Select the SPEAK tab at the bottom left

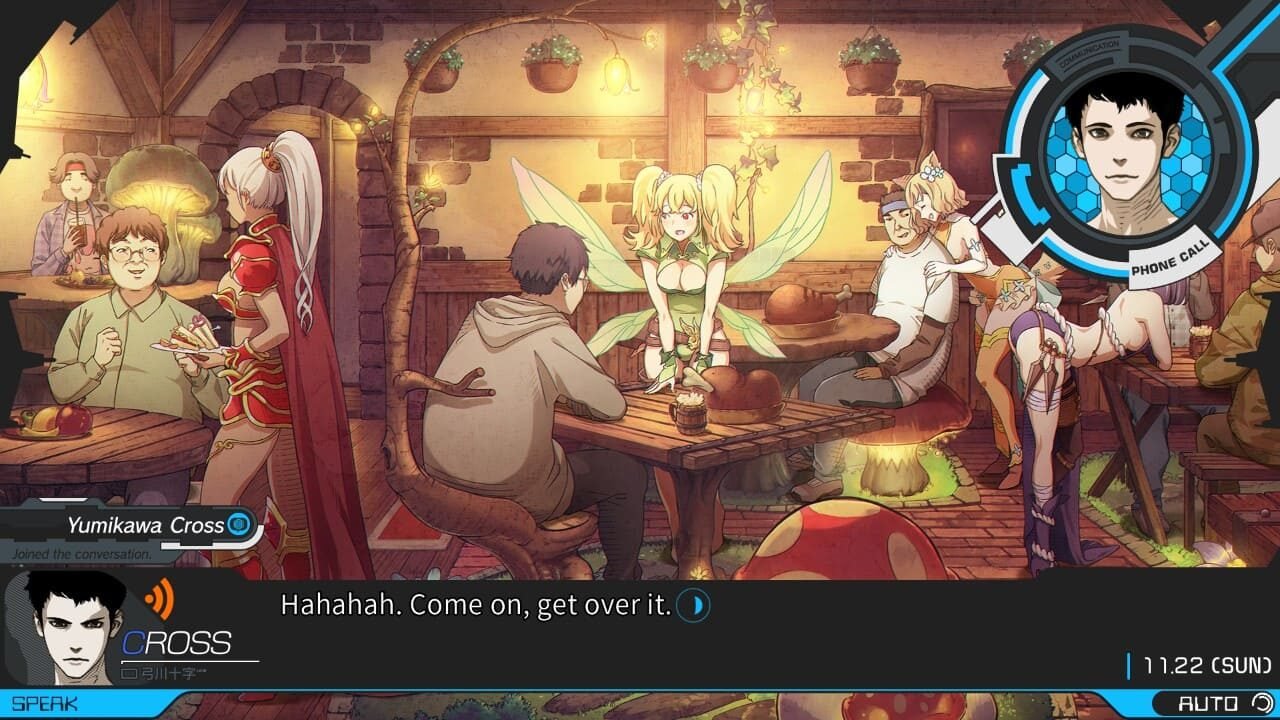click(45, 701)
